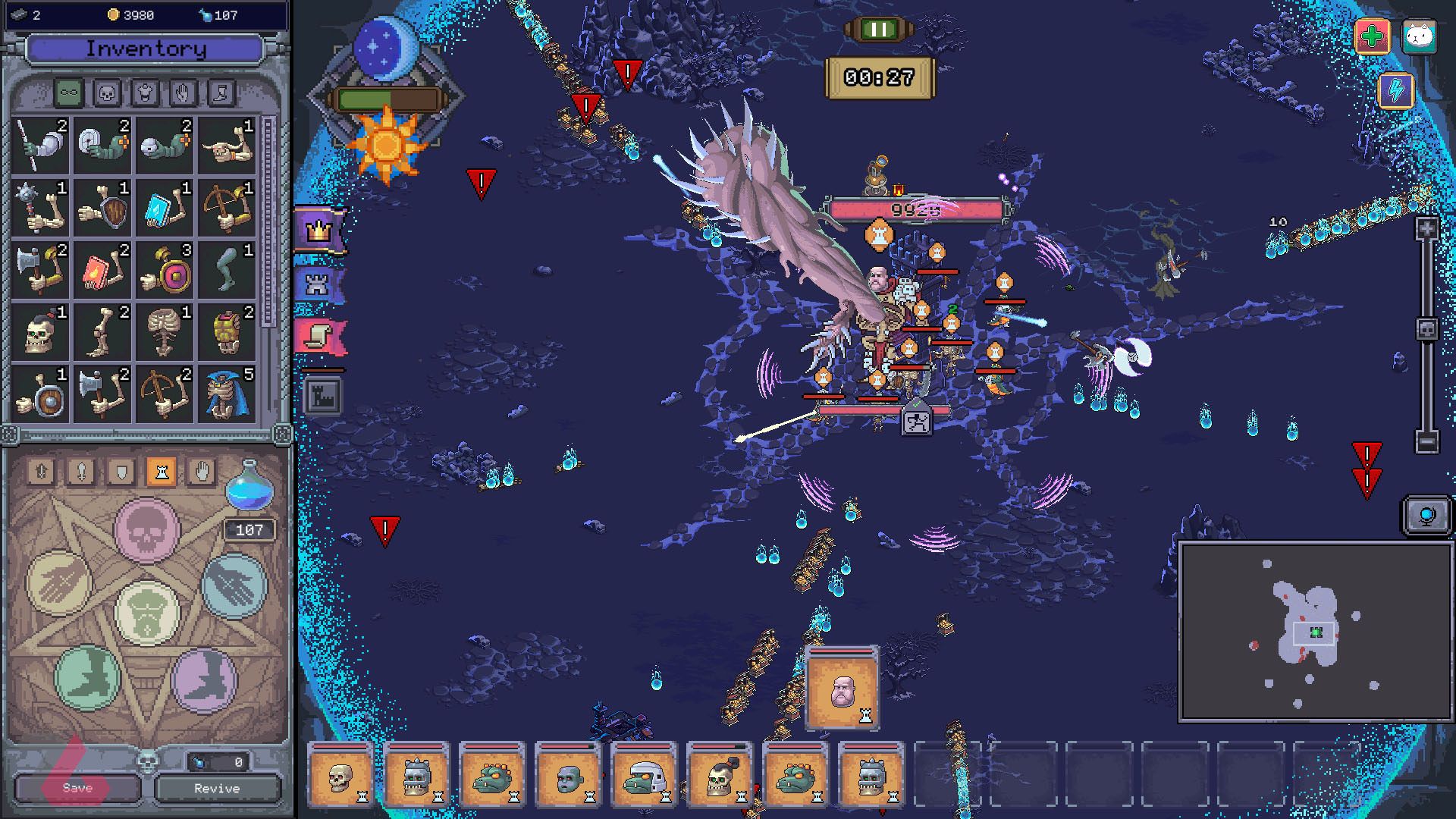Click the skull head slot on pentagram
This screenshot has width=1456, height=819.
(147, 529)
